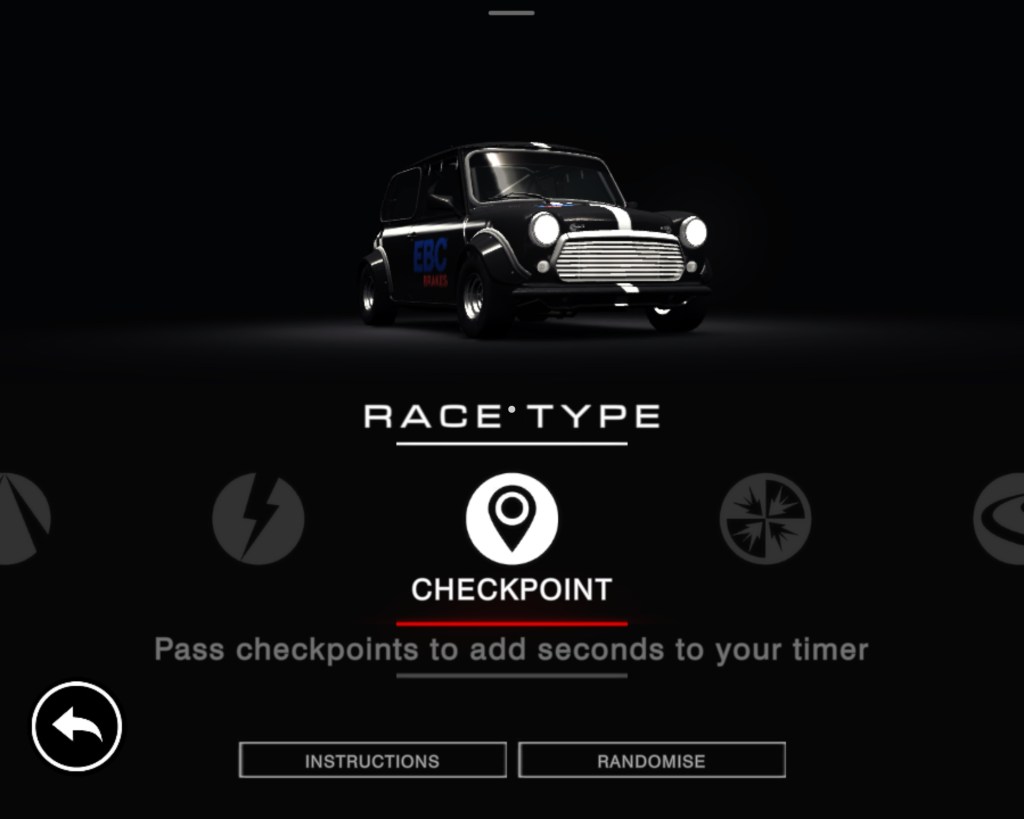Viewport: 1024px width, 819px height.
Task: Pick the partially visible swirl race type
Action: pyautogui.click(x=1000, y=518)
